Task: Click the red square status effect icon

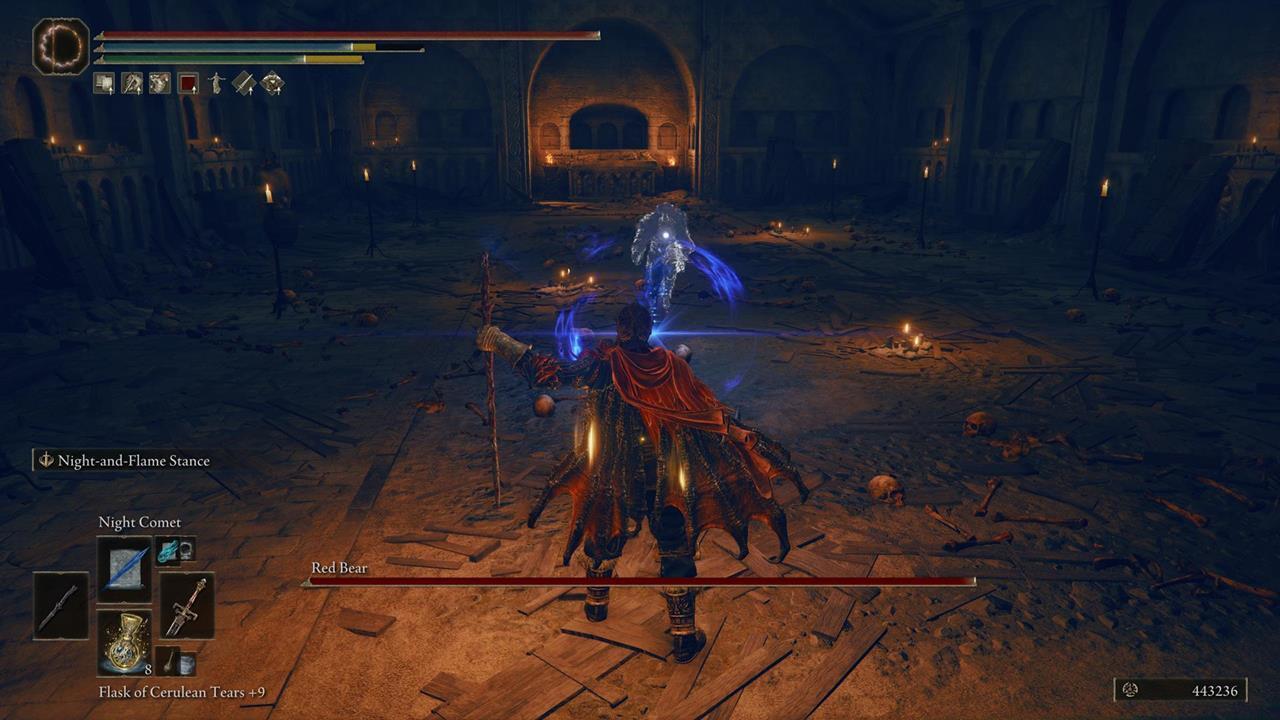Action: point(187,83)
